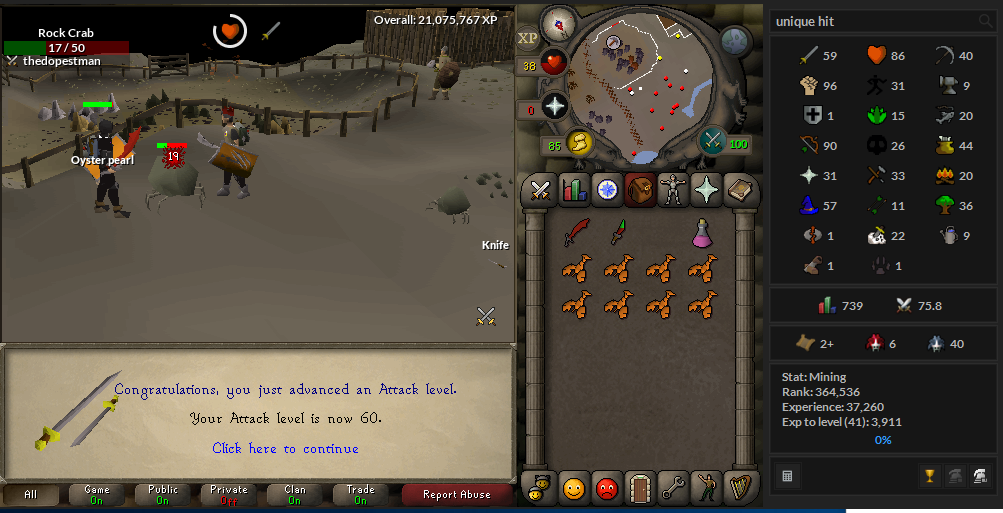This screenshot has width=1003, height=513.
Task: Switch to the Stats tab
Action: coord(574,188)
